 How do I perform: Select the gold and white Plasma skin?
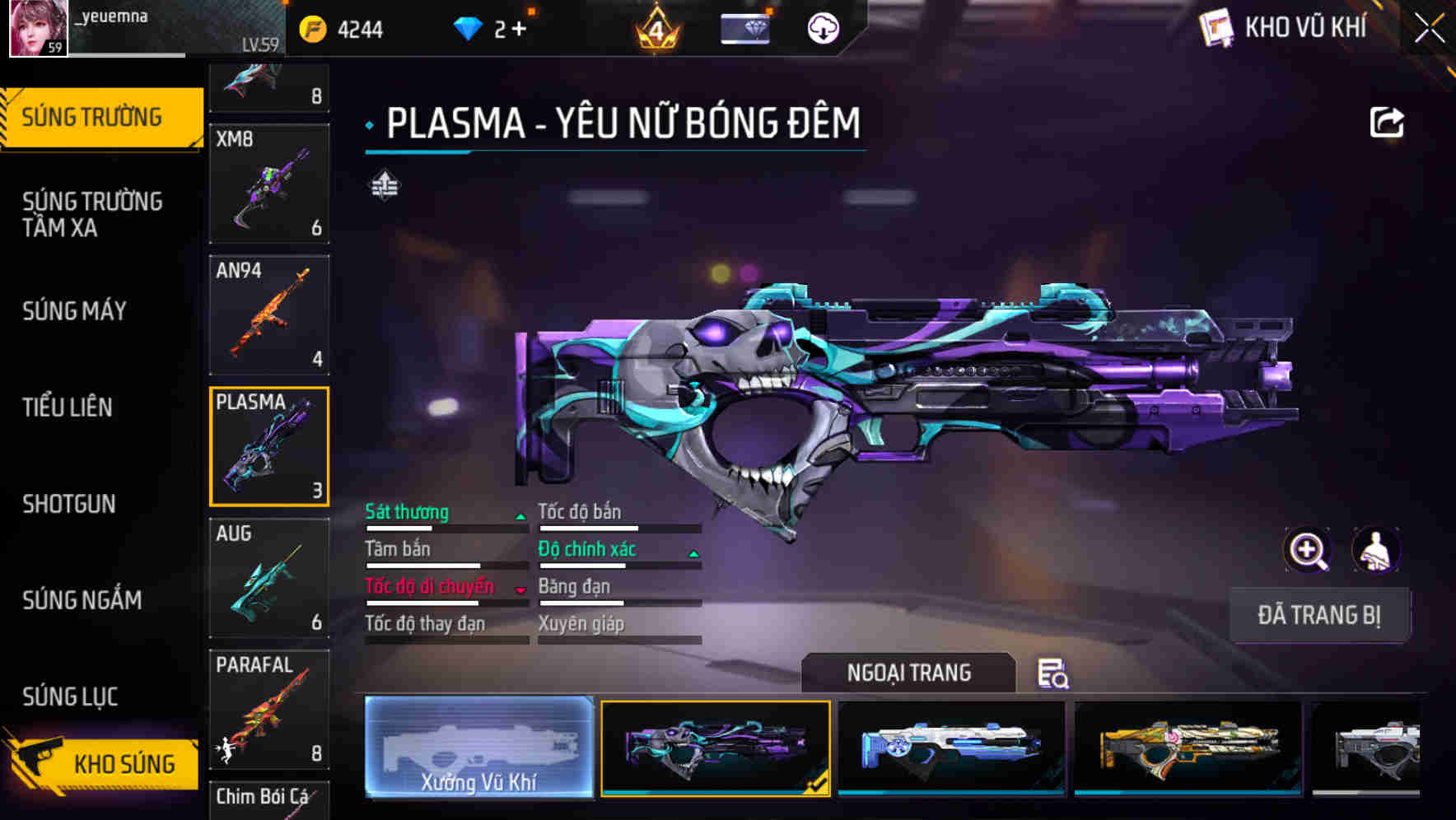(1188, 747)
